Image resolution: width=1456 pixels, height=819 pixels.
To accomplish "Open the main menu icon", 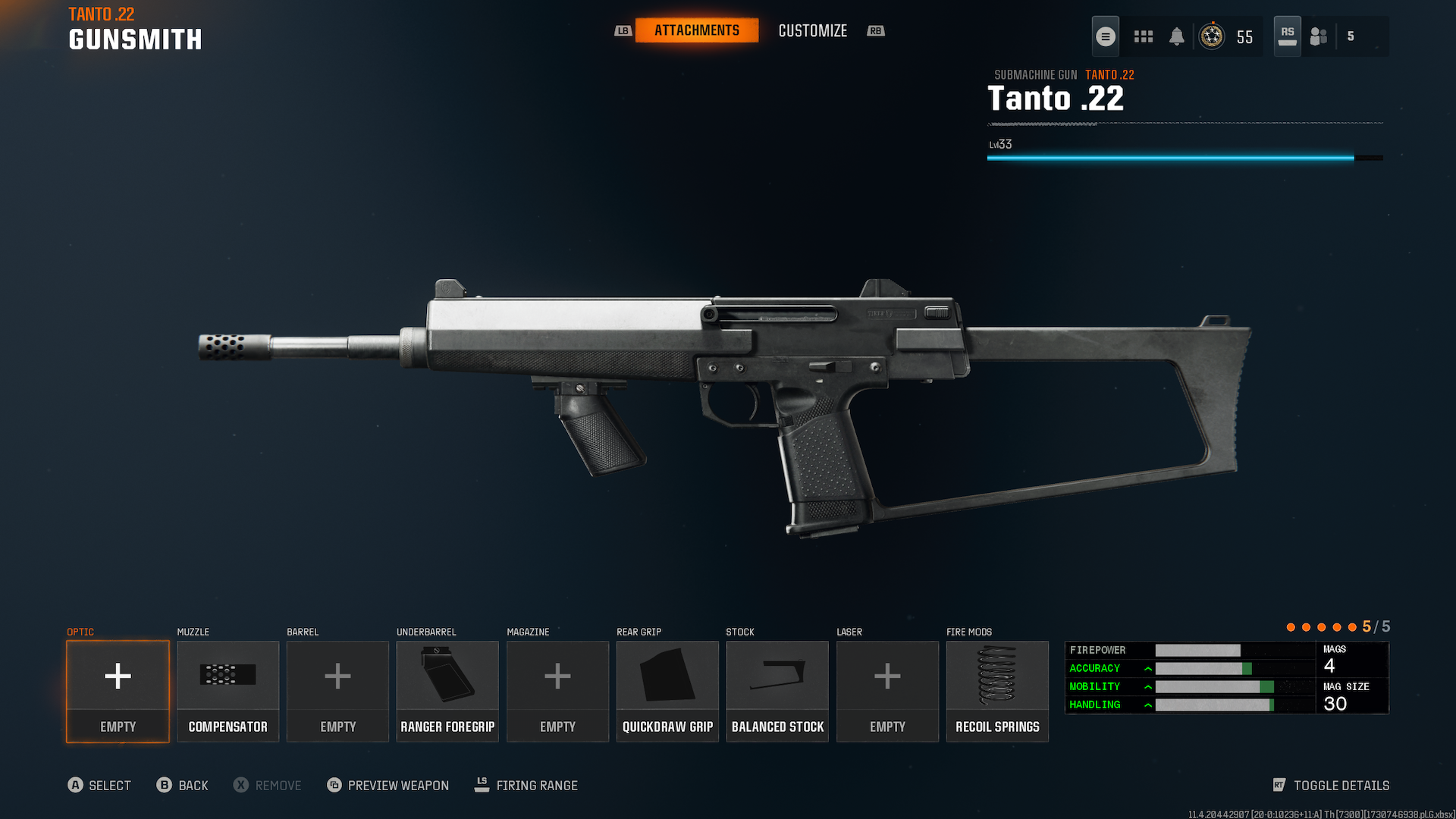I will click(1106, 36).
